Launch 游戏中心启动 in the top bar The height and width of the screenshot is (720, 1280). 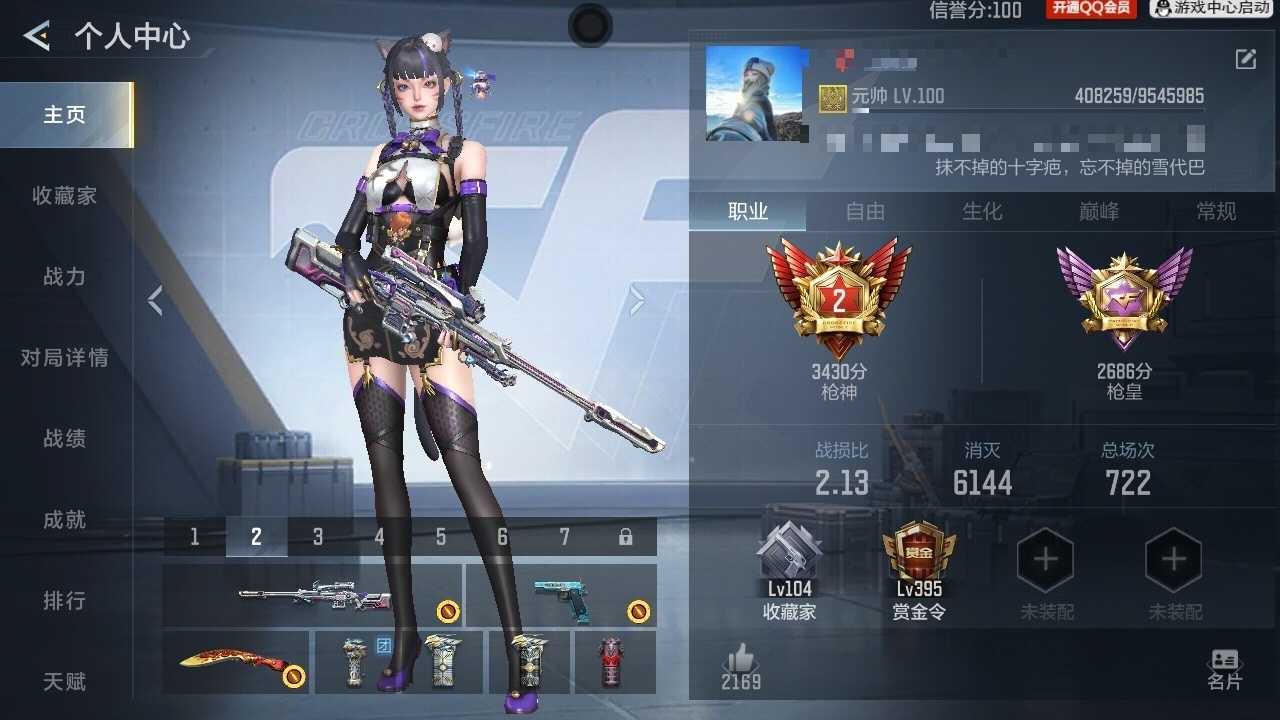click(x=1213, y=10)
